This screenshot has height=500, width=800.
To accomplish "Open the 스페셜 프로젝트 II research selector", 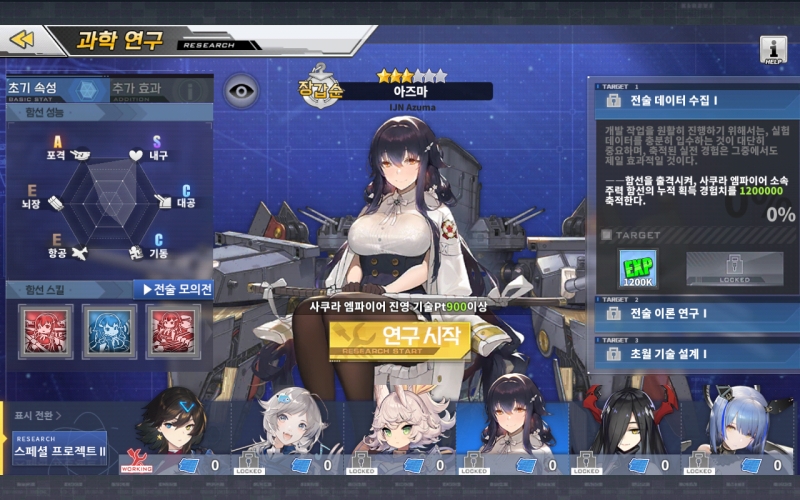I will coord(60,447).
